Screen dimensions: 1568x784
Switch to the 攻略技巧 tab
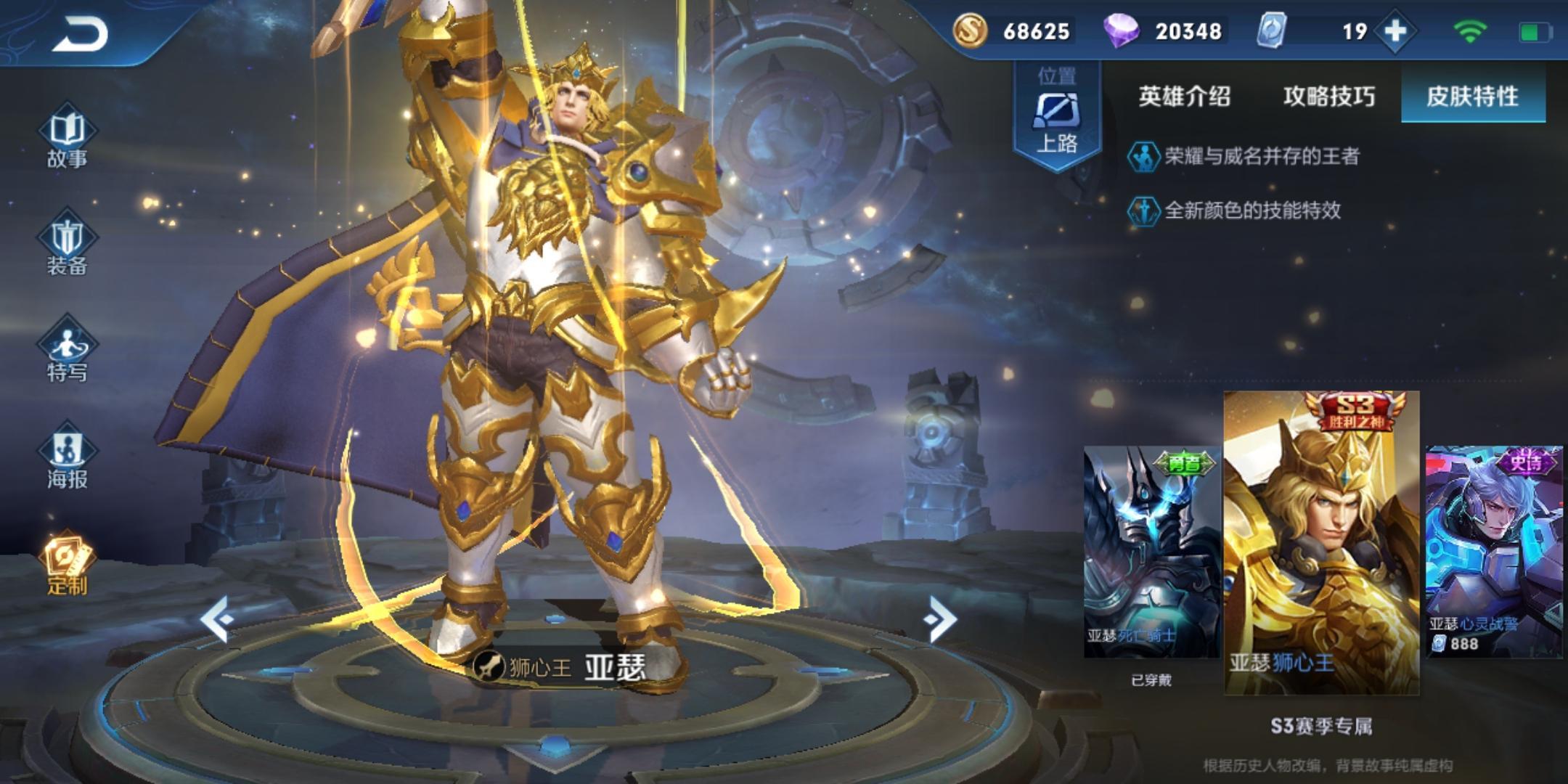click(x=1328, y=96)
